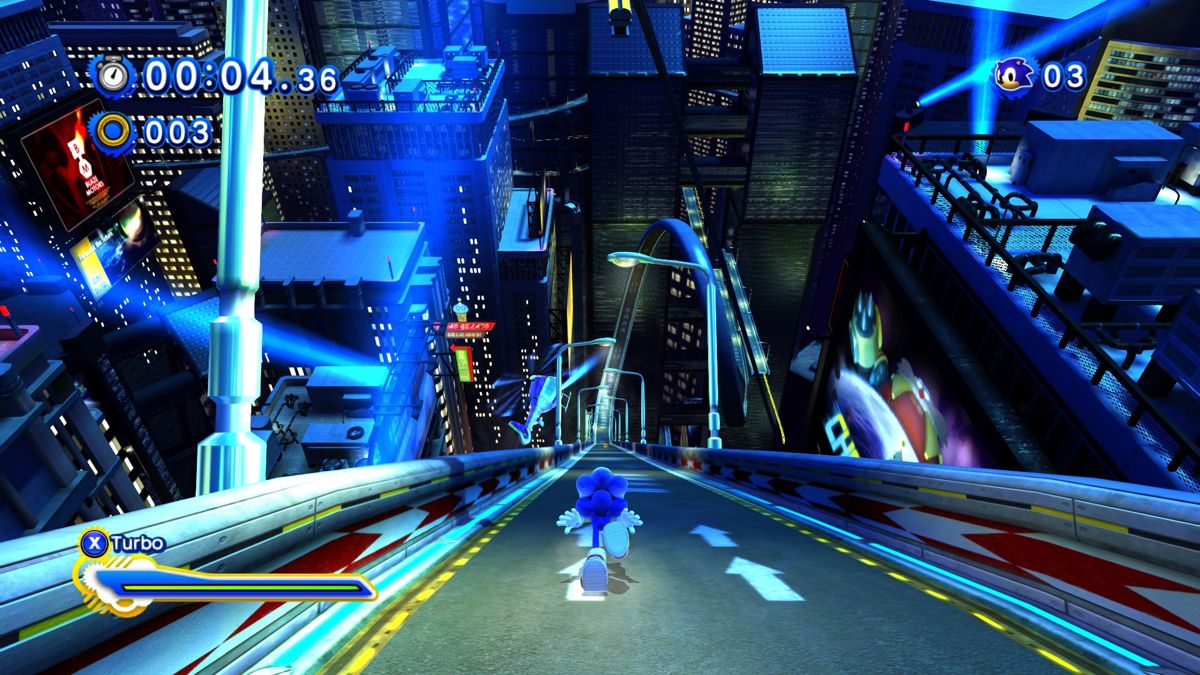
Task: Select the gold ring counter icon
Action: (x=114, y=131)
